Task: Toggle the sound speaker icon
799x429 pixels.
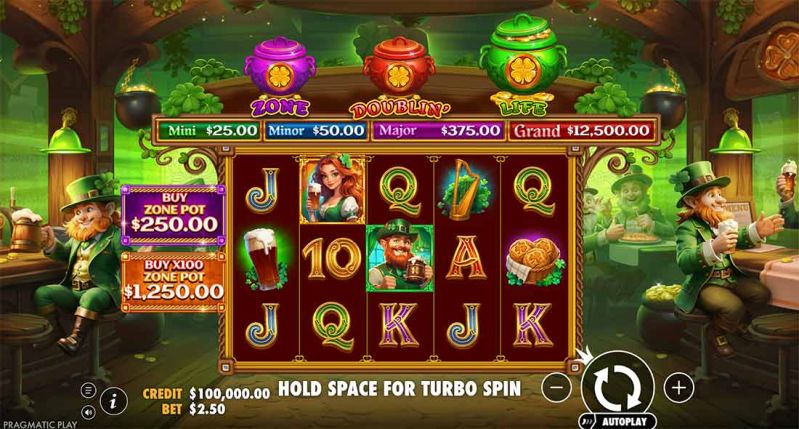Action: click(88, 410)
